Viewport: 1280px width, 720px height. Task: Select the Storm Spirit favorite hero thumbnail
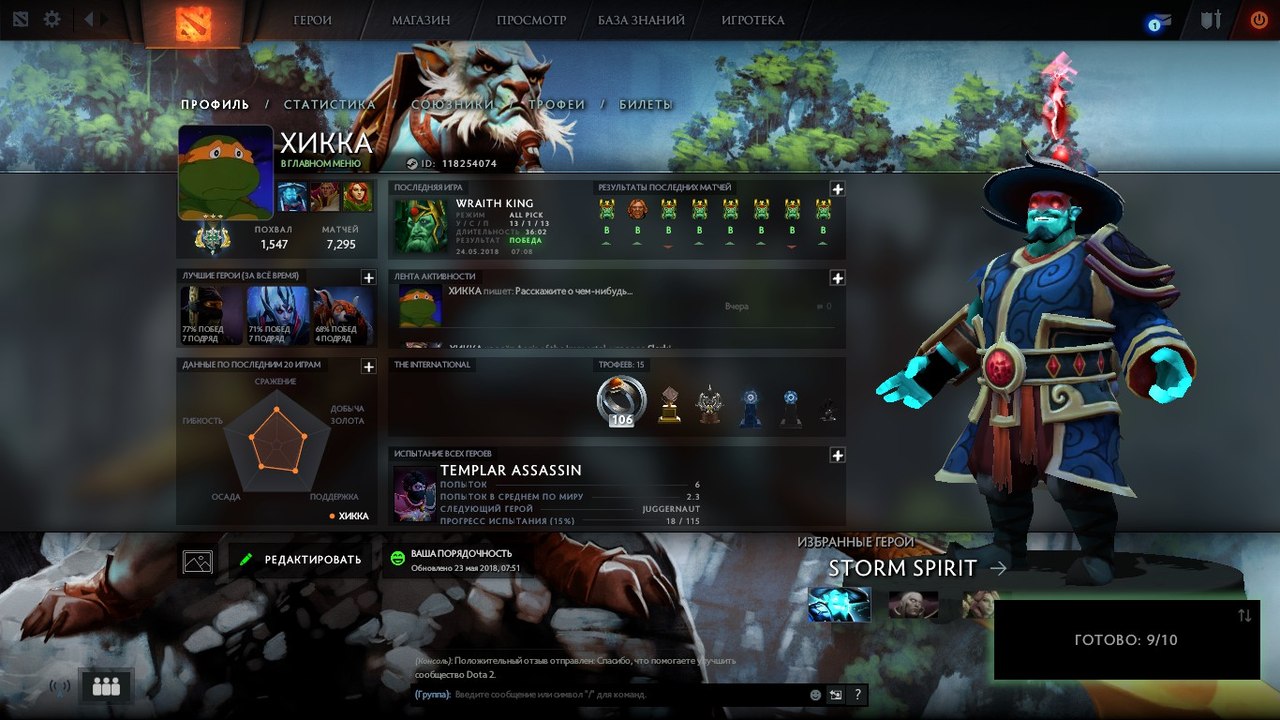[839, 605]
